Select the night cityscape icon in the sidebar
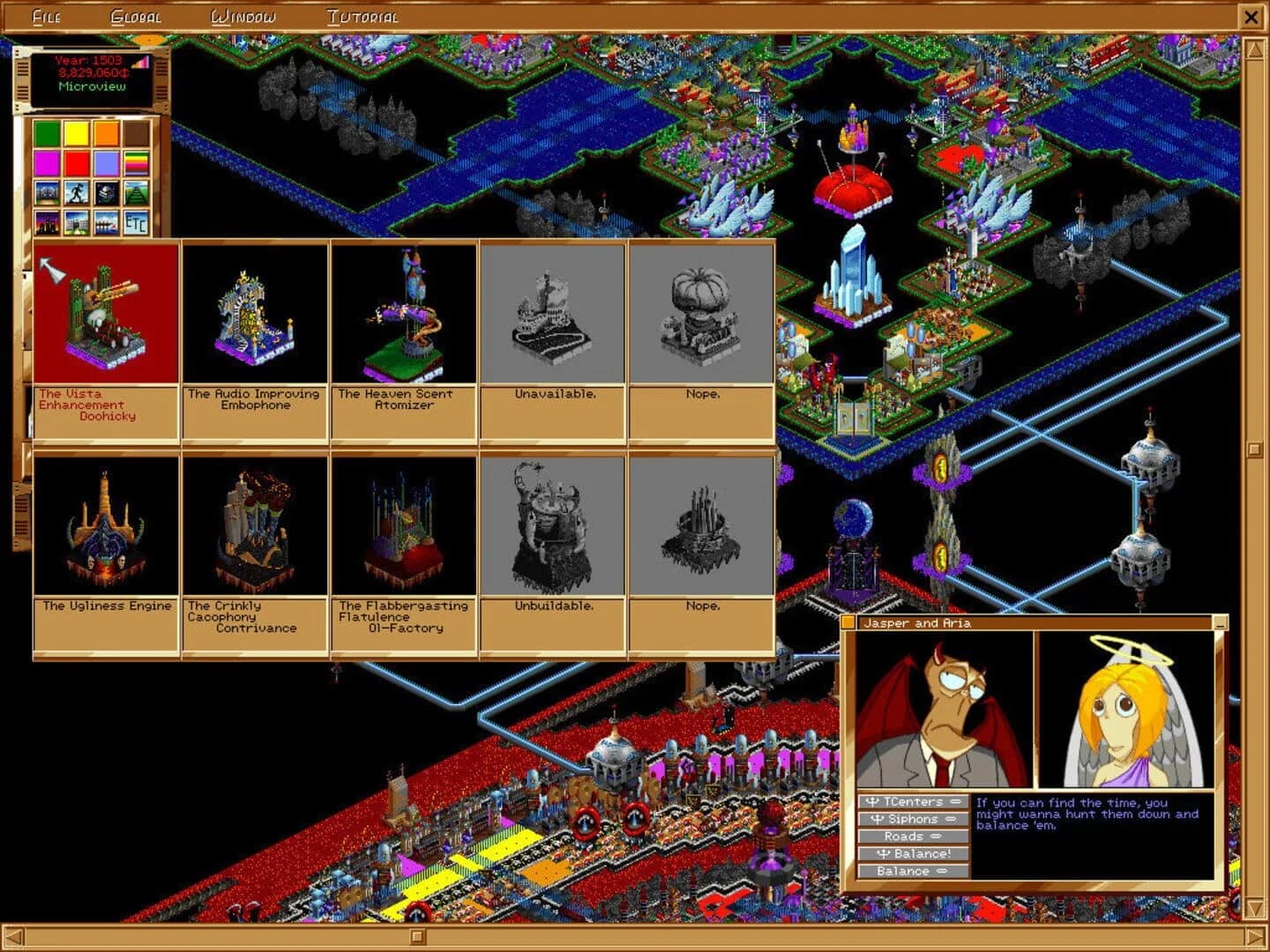1270x952 pixels. coord(47,222)
